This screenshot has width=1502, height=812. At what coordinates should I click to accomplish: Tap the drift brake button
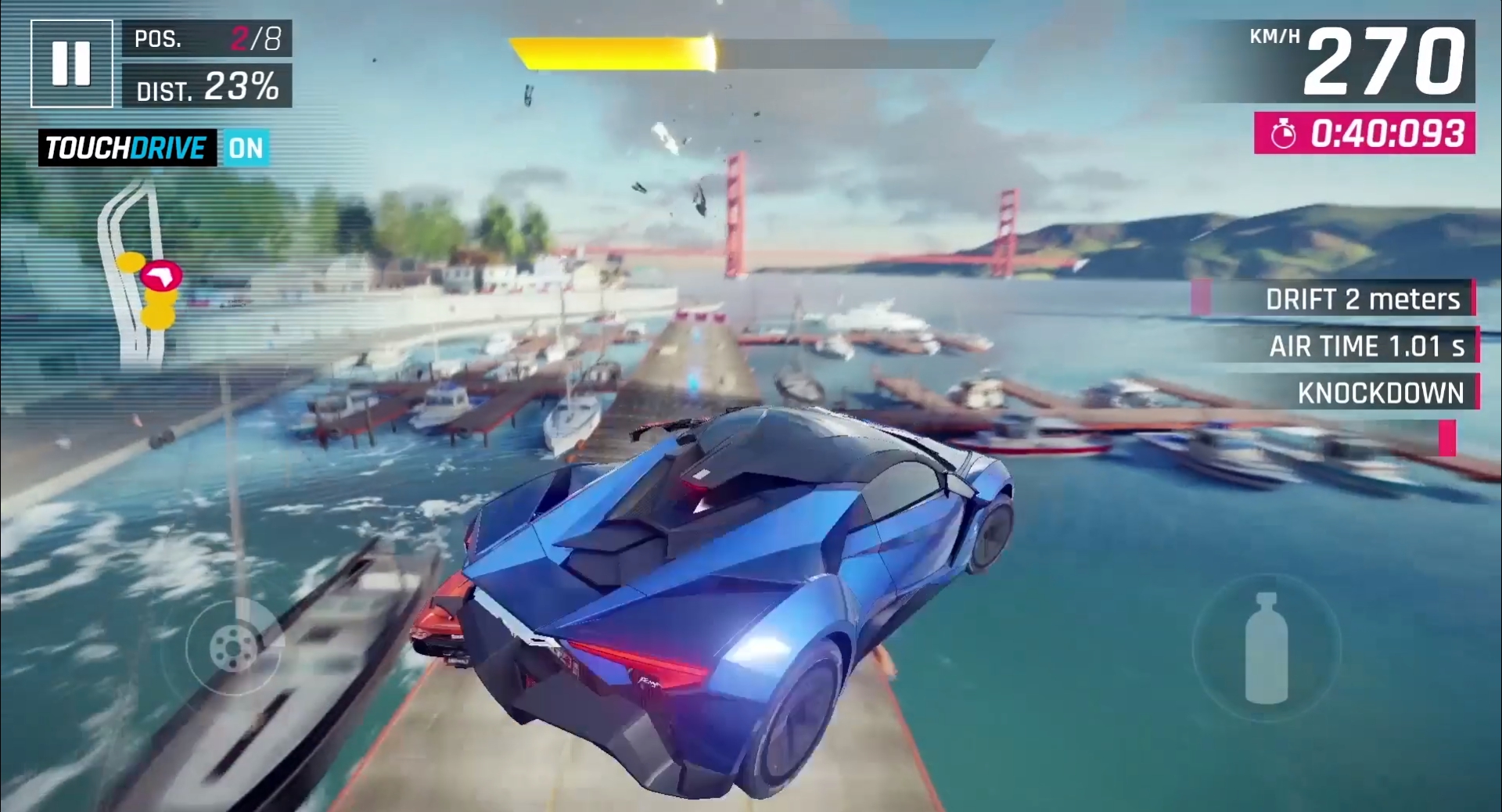tap(233, 646)
